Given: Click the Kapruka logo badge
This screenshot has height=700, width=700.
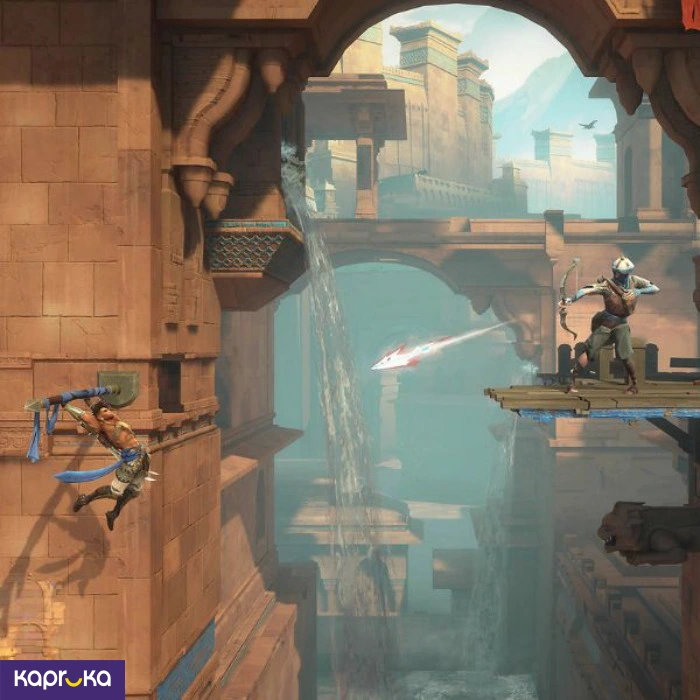Looking at the screenshot, I should click(x=62, y=679).
